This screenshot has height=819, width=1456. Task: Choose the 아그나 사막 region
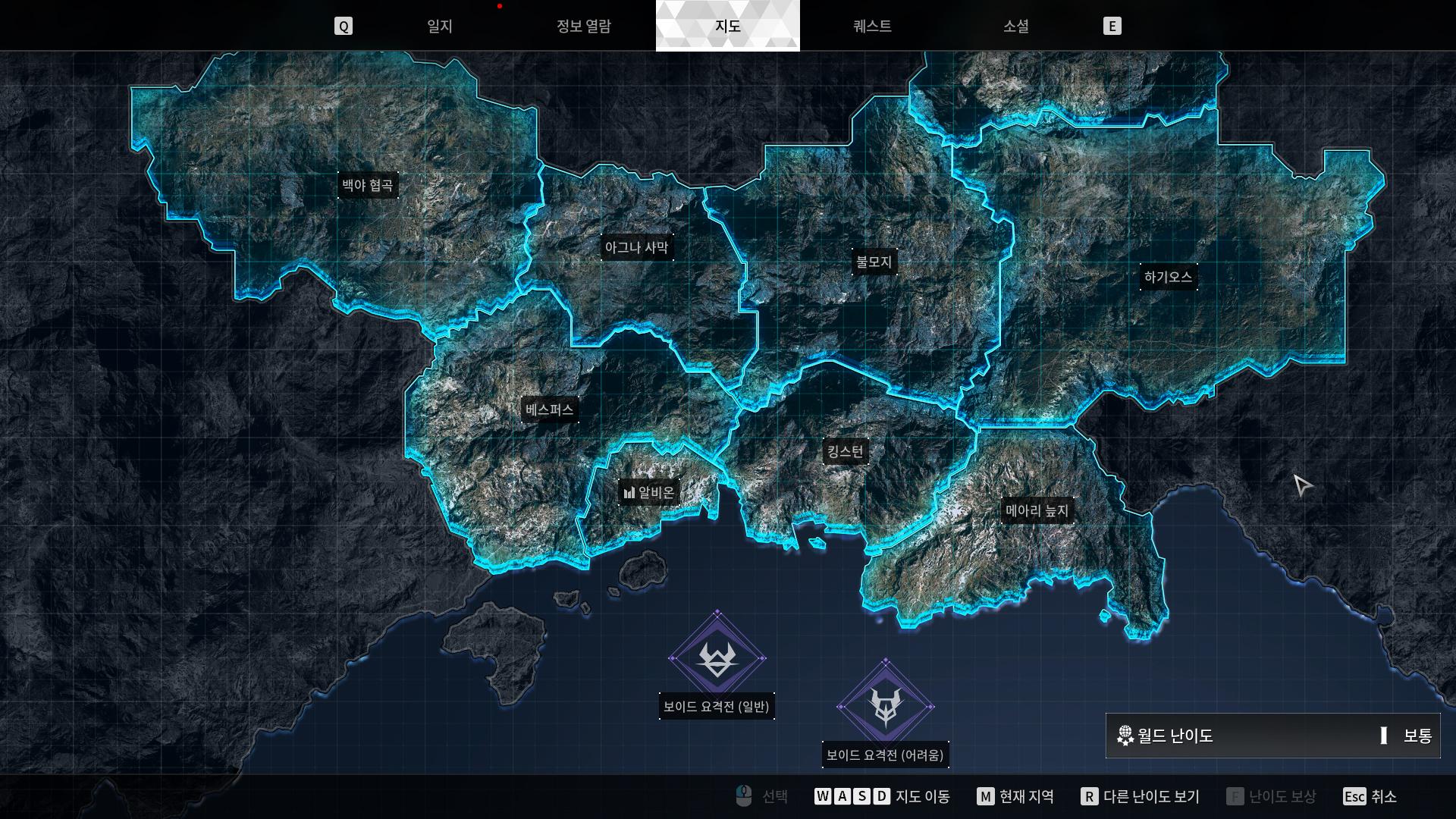[x=637, y=248]
